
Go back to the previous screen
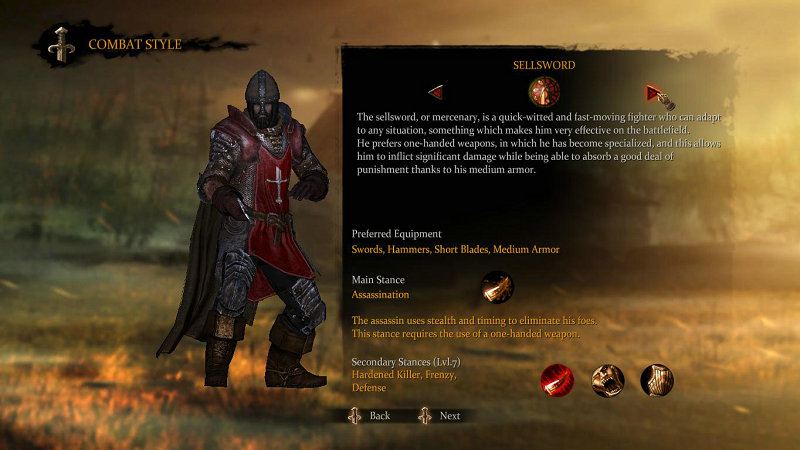369,415
